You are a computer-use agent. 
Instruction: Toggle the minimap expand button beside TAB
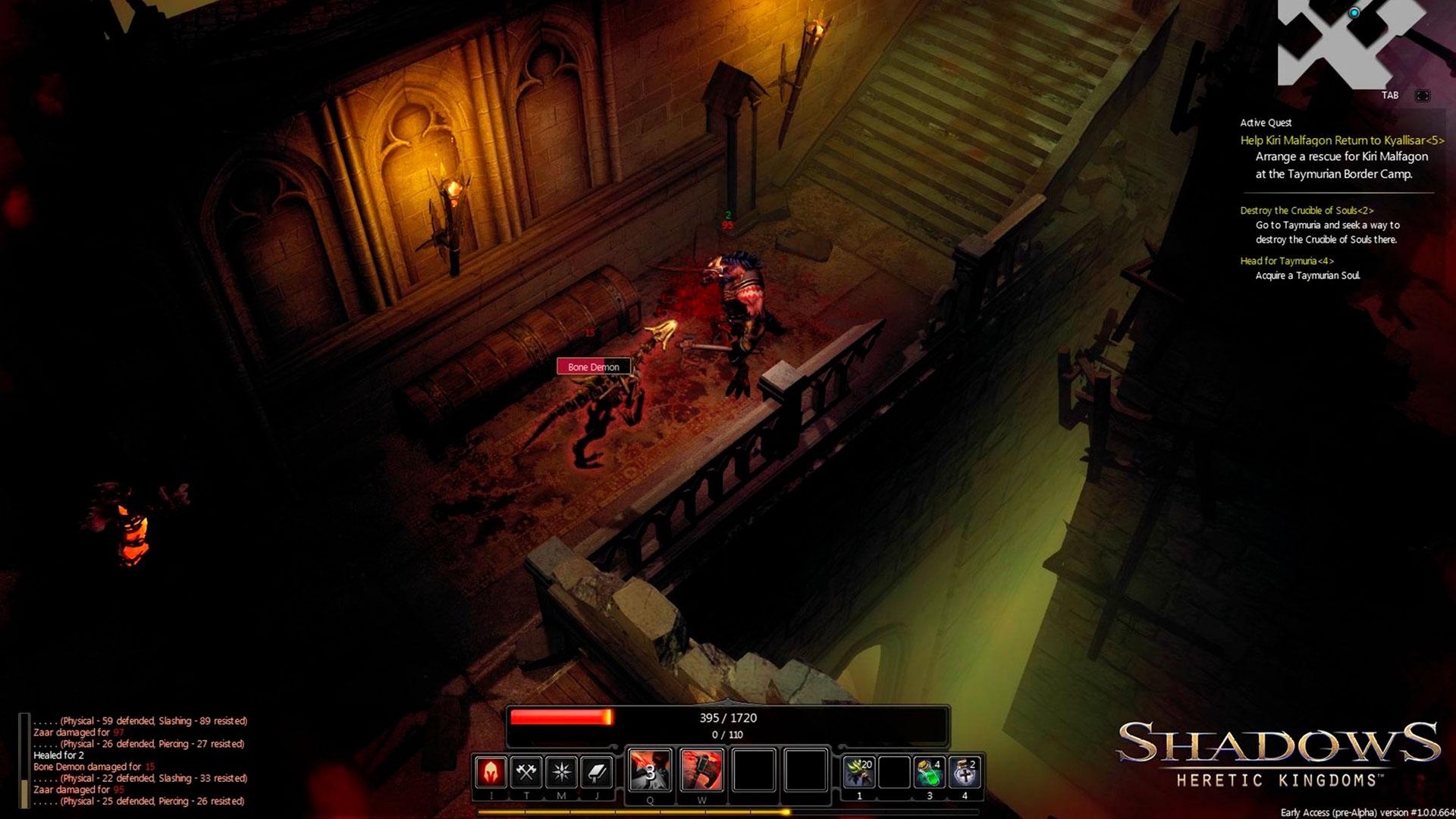[x=1423, y=96]
